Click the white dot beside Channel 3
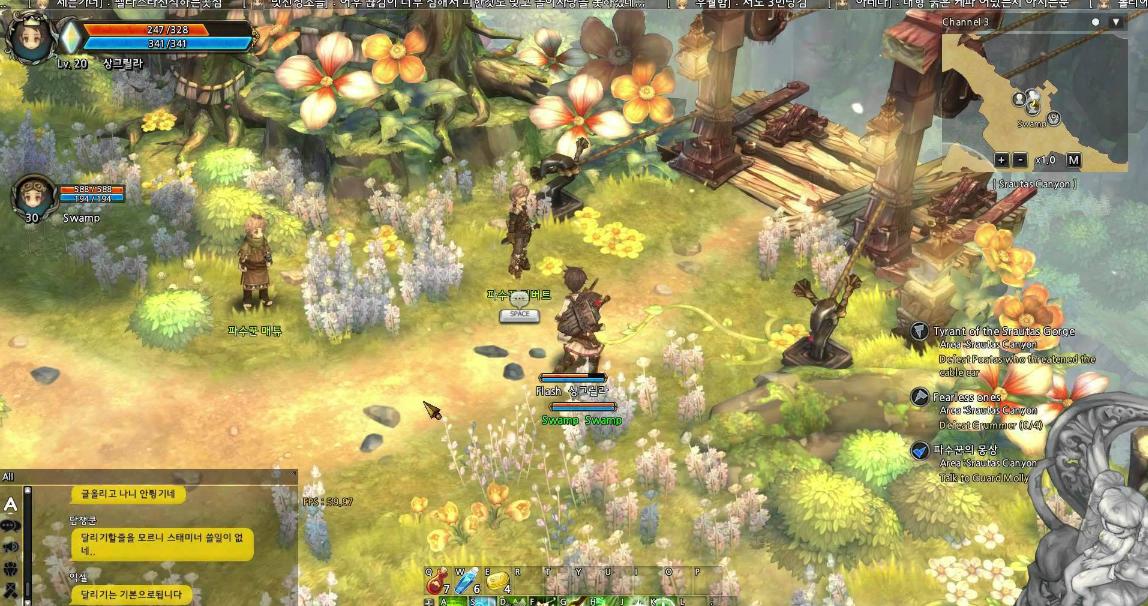The width and height of the screenshot is (1148, 606). [1096, 22]
